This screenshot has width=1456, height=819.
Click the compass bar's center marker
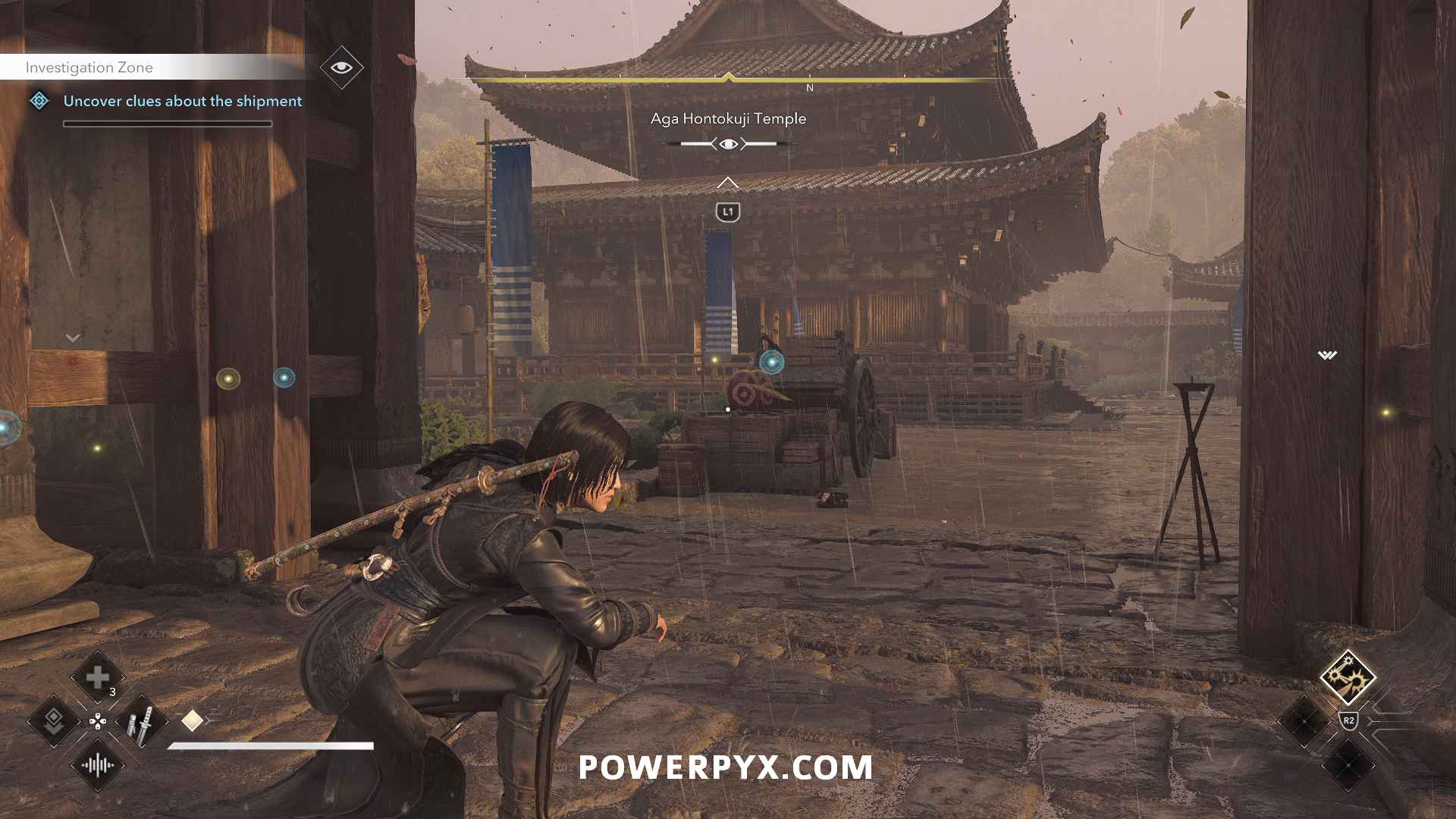[x=728, y=77]
